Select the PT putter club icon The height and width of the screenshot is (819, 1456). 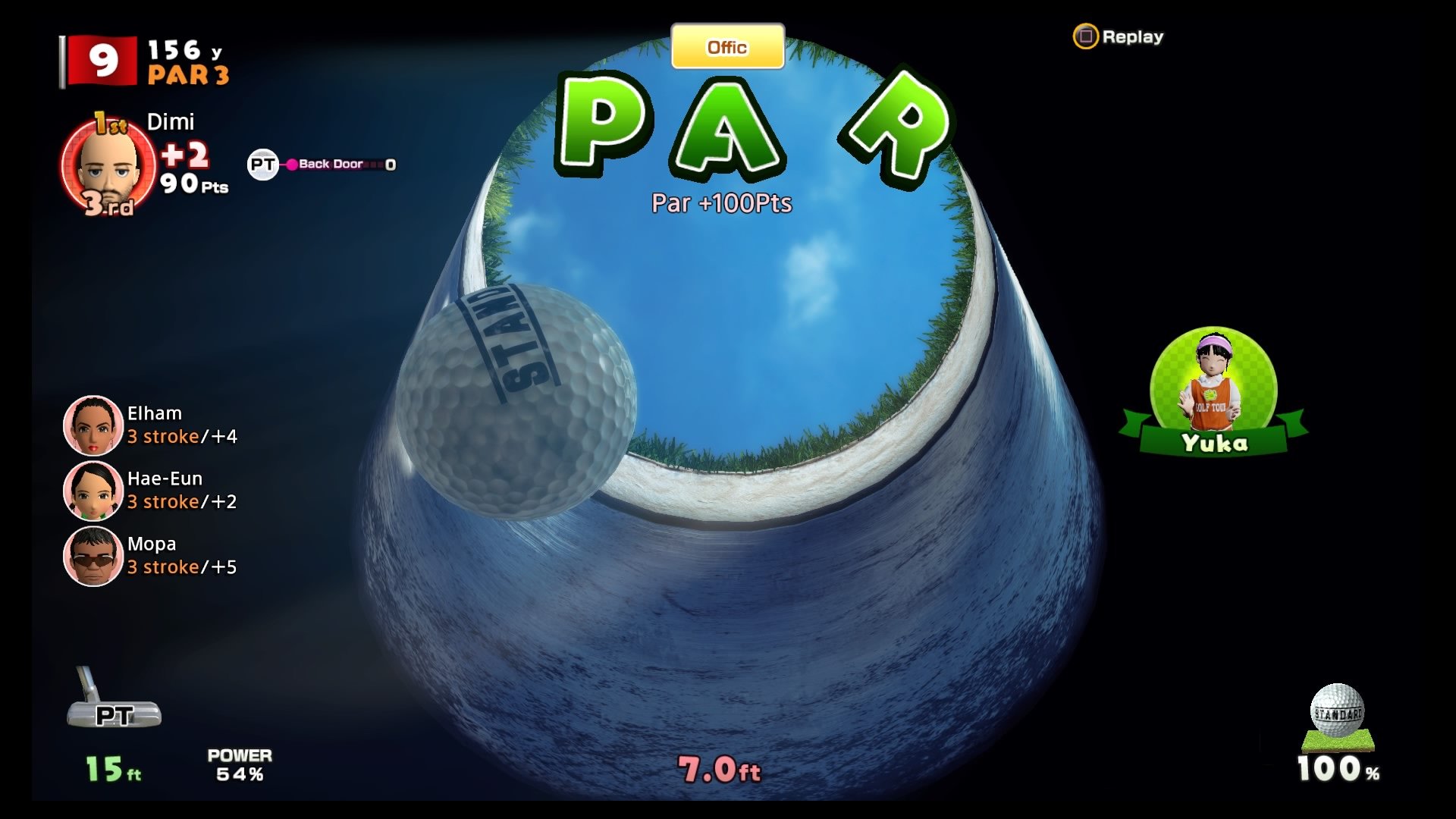coord(112,713)
